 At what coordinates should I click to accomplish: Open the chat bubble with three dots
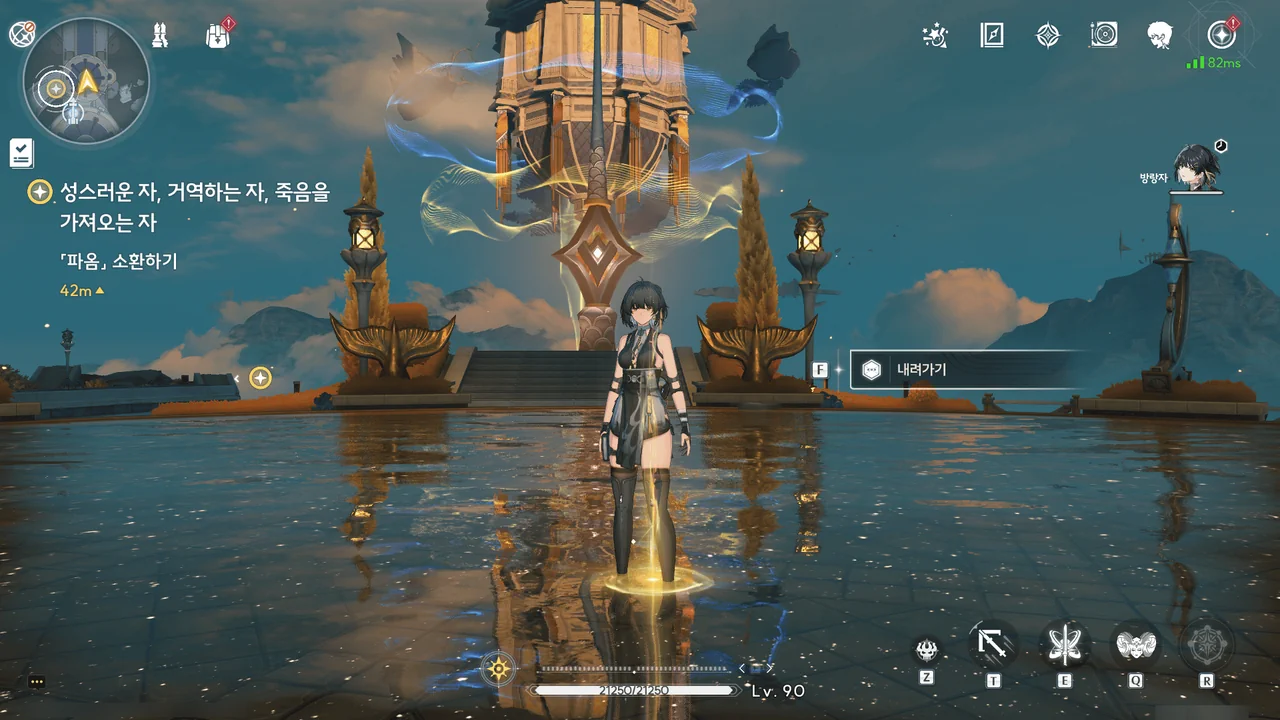[37, 681]
